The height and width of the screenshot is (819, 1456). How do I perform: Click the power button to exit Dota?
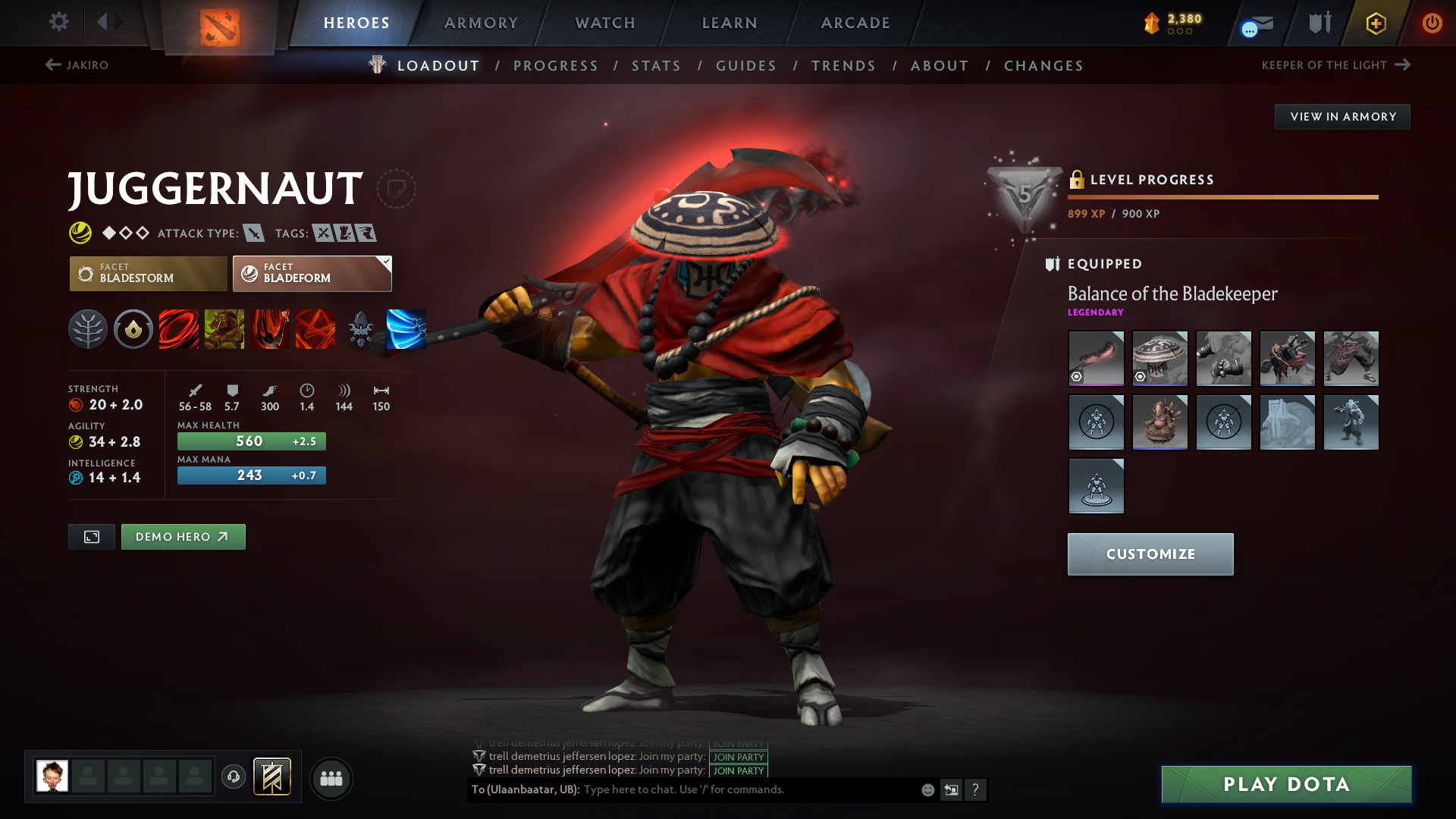click(1432, 23)
